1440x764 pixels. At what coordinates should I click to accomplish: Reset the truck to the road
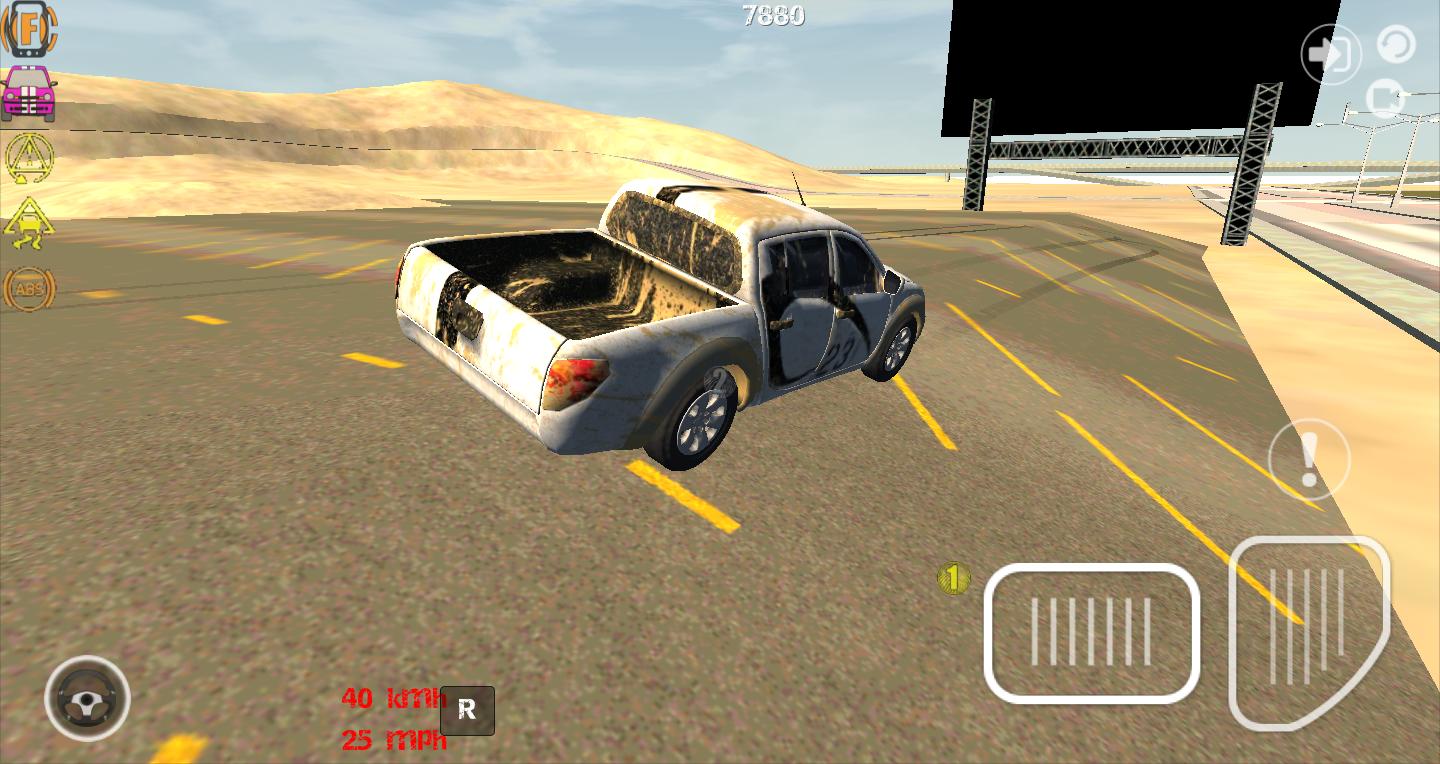tap(1310, 458)
